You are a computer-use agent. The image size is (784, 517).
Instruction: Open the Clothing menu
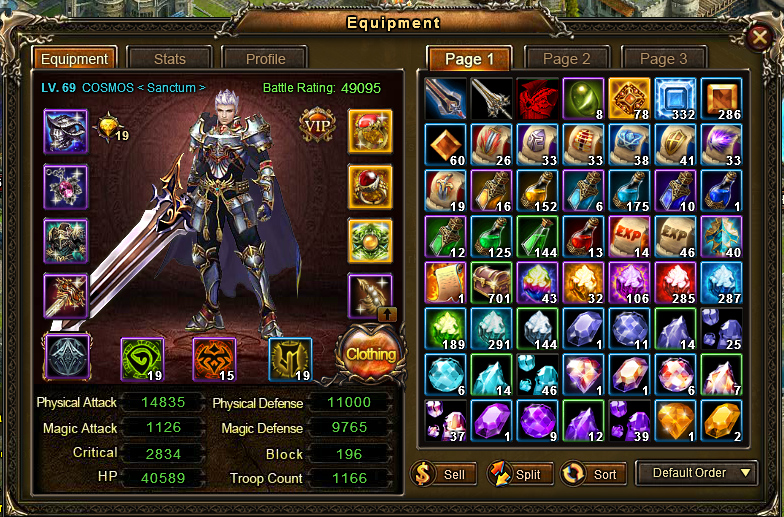click(370, 354)
